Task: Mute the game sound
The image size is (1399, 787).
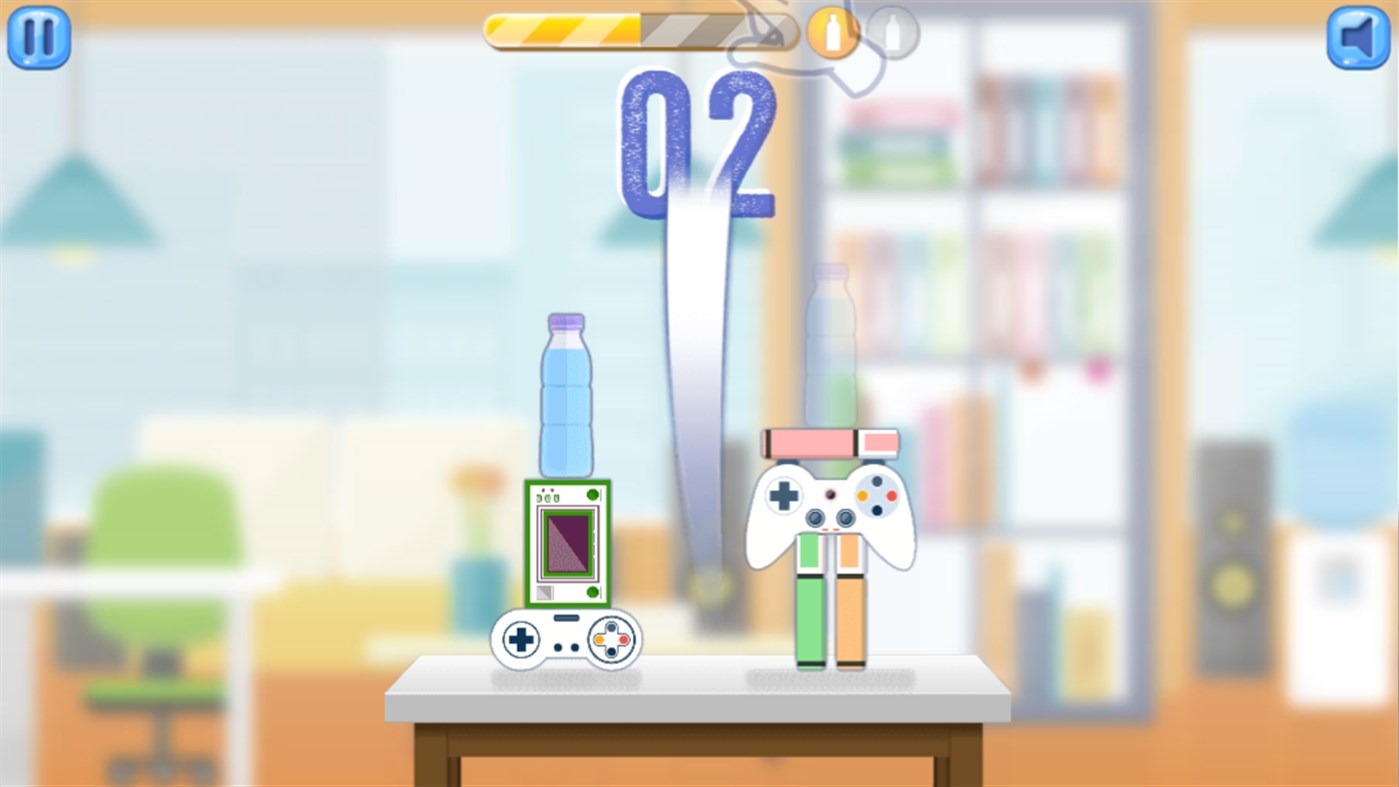Action: [x=1358, y=38]
